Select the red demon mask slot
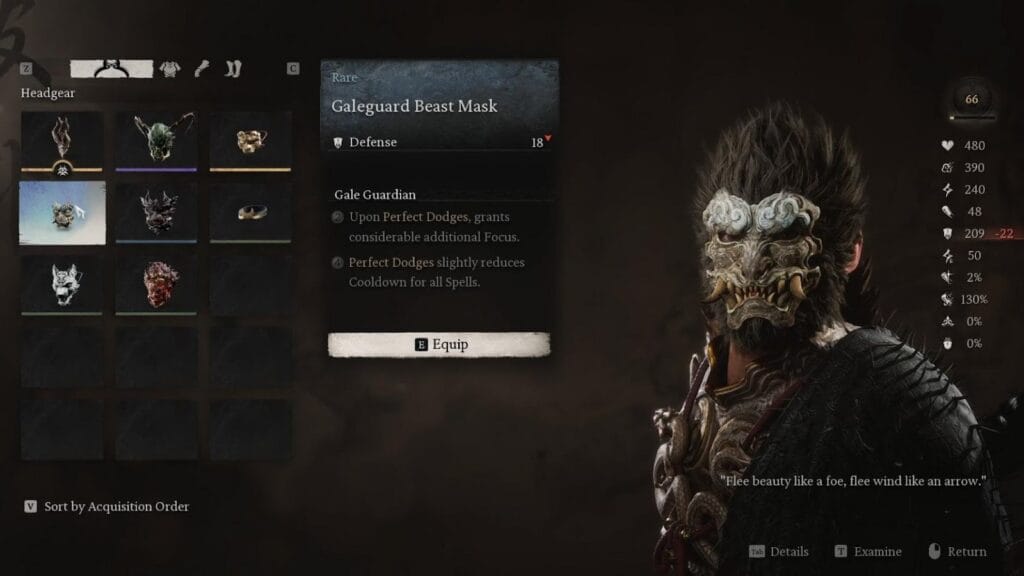The height and width of the screenshot is (576, 1024). 156,284
